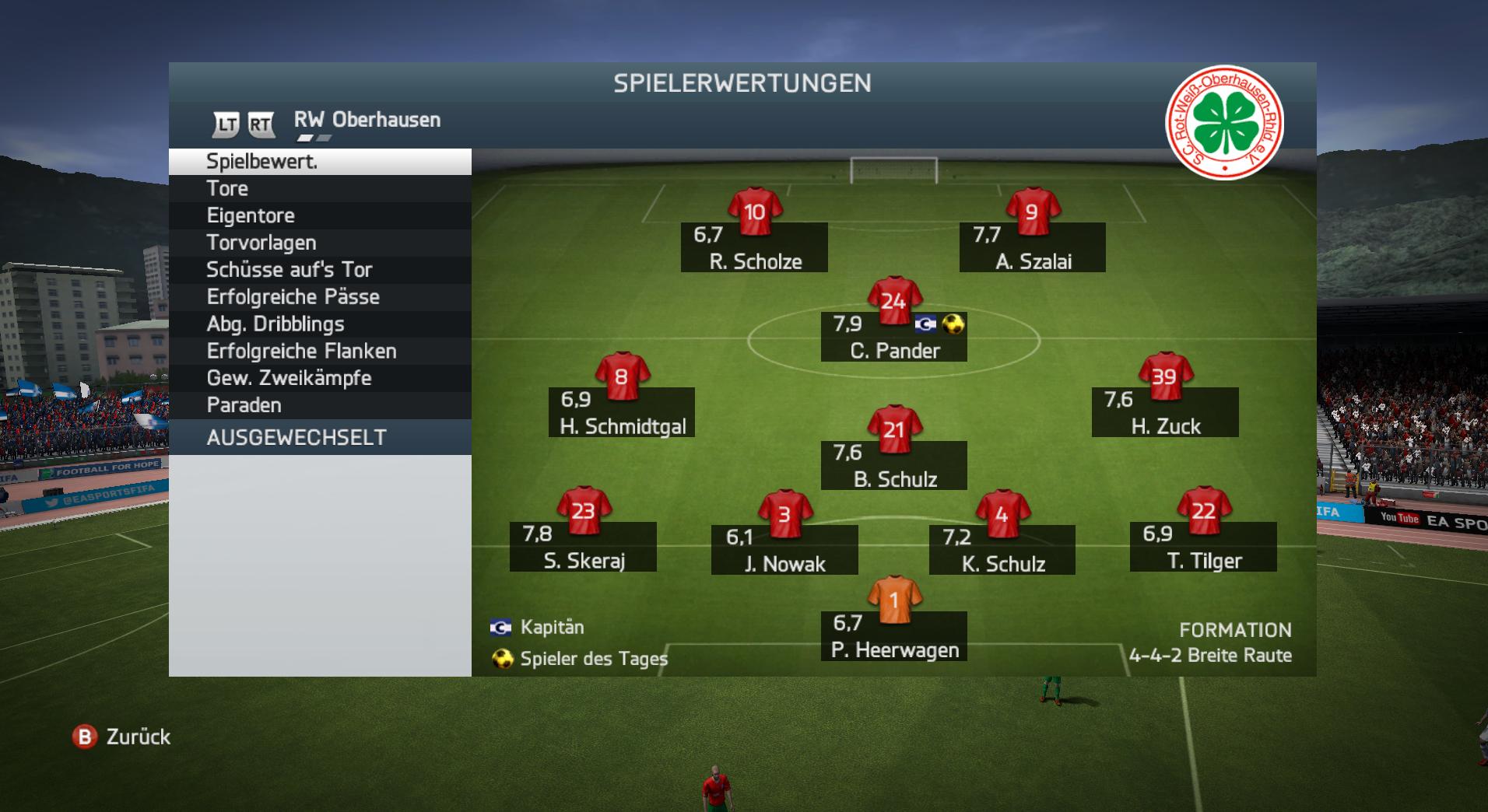Show the Eigentore statistics
1488x812 pixels.
tap(319, 215)
